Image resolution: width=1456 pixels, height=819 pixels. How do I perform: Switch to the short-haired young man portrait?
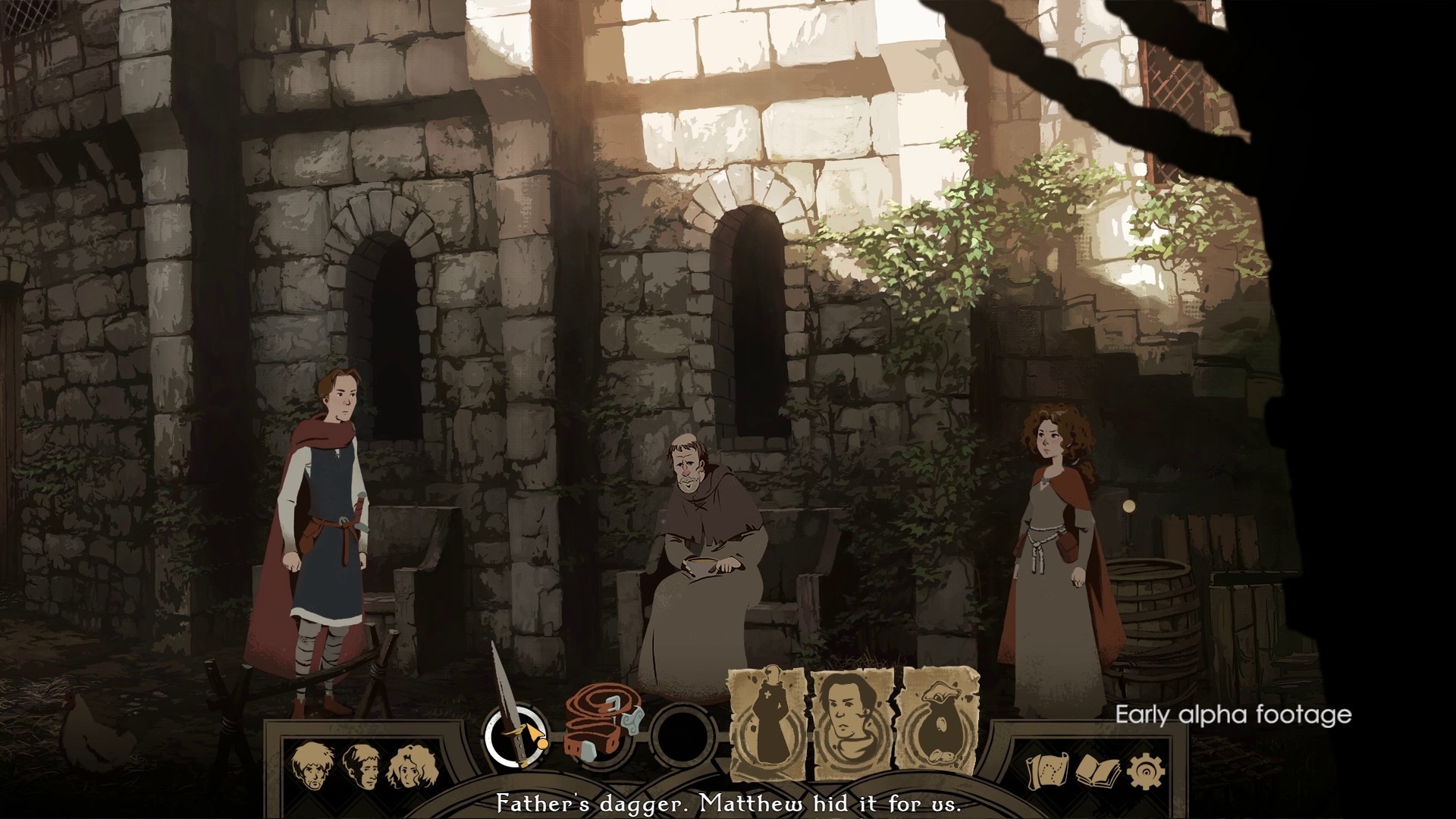[360, 766]
